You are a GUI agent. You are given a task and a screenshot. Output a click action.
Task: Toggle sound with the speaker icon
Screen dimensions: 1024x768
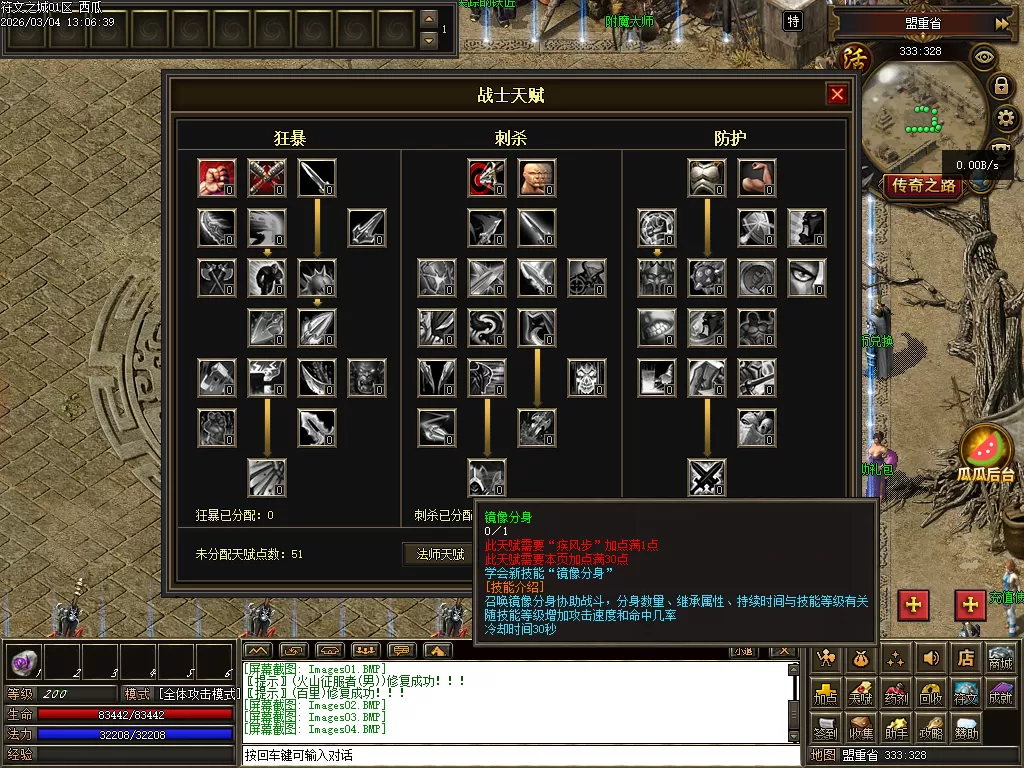[931, 658]
